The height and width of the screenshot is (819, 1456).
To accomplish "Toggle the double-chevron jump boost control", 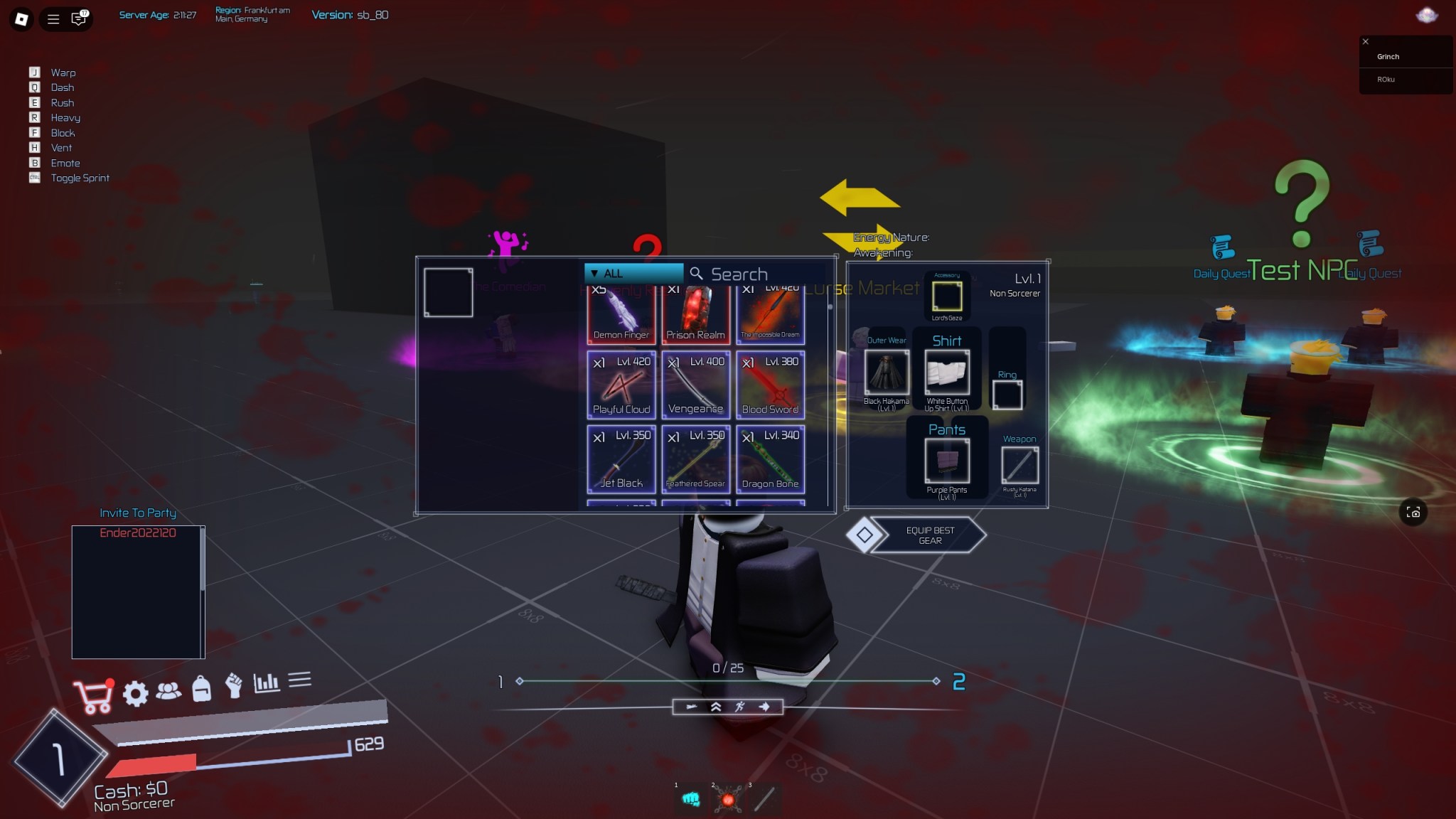I will pos(717,707).
